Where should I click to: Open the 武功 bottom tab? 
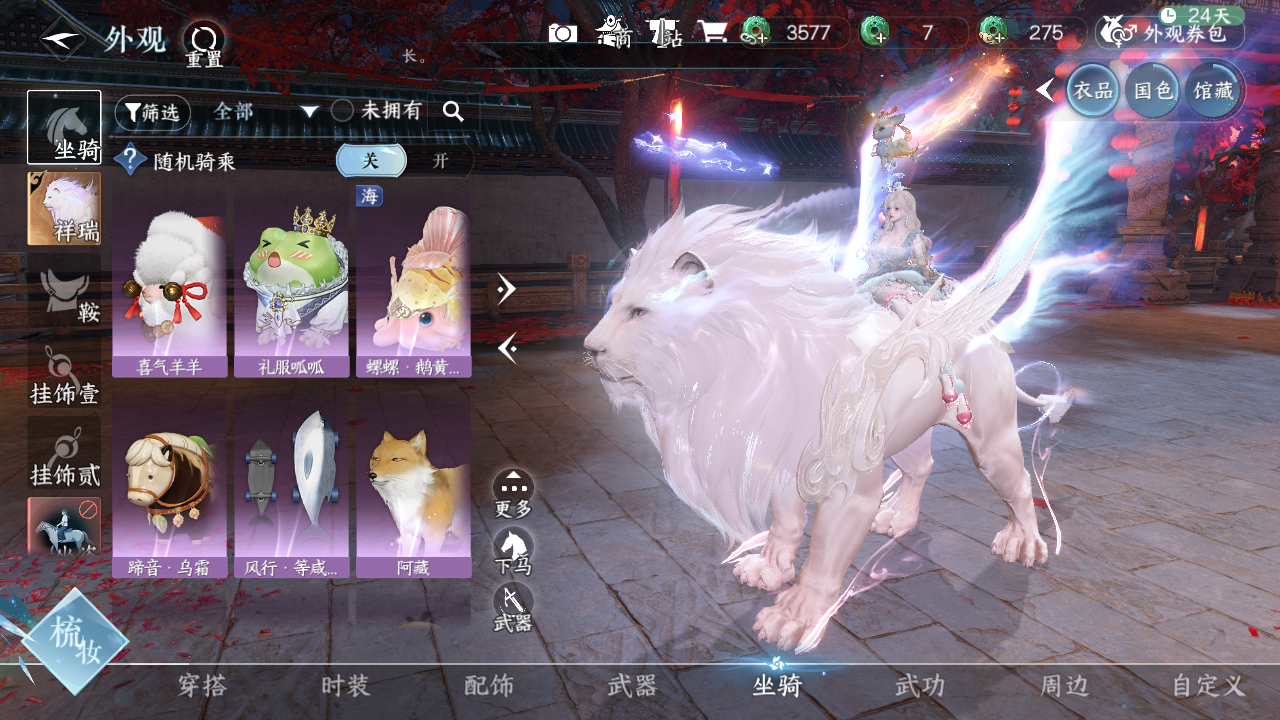coord(919,686)
